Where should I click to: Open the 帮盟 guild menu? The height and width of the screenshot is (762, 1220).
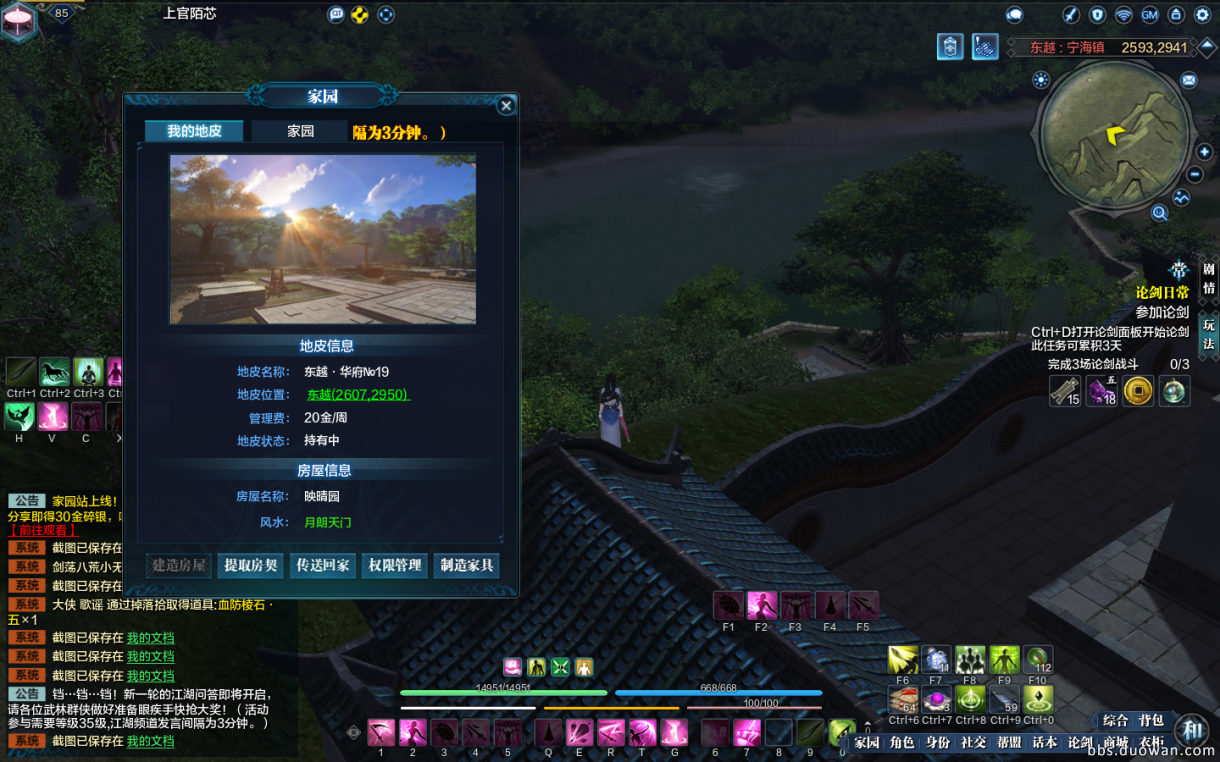pyautogui.click(x=1008, y=742)
